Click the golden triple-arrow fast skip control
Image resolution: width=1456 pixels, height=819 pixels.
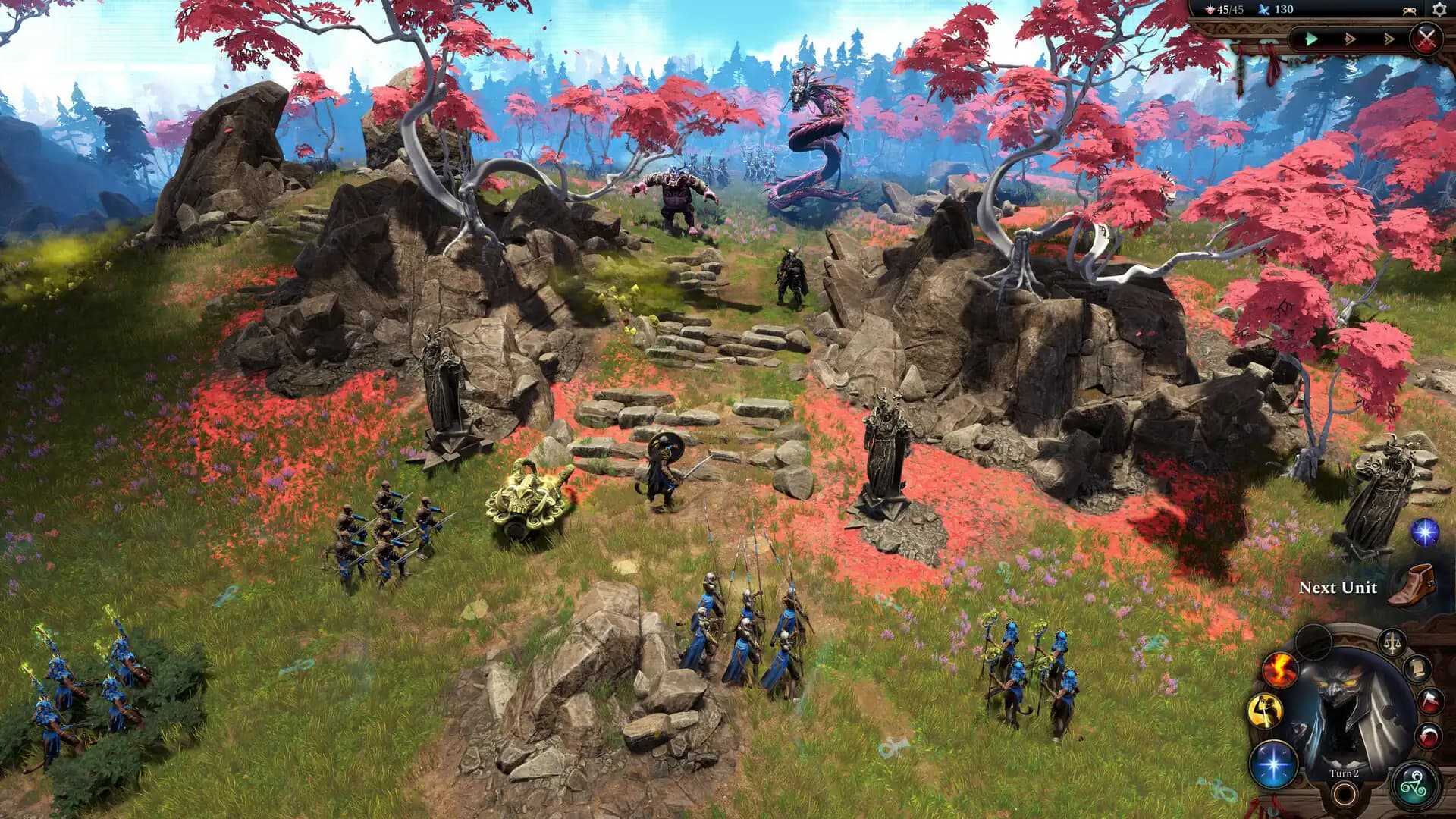pos(1389,39)
